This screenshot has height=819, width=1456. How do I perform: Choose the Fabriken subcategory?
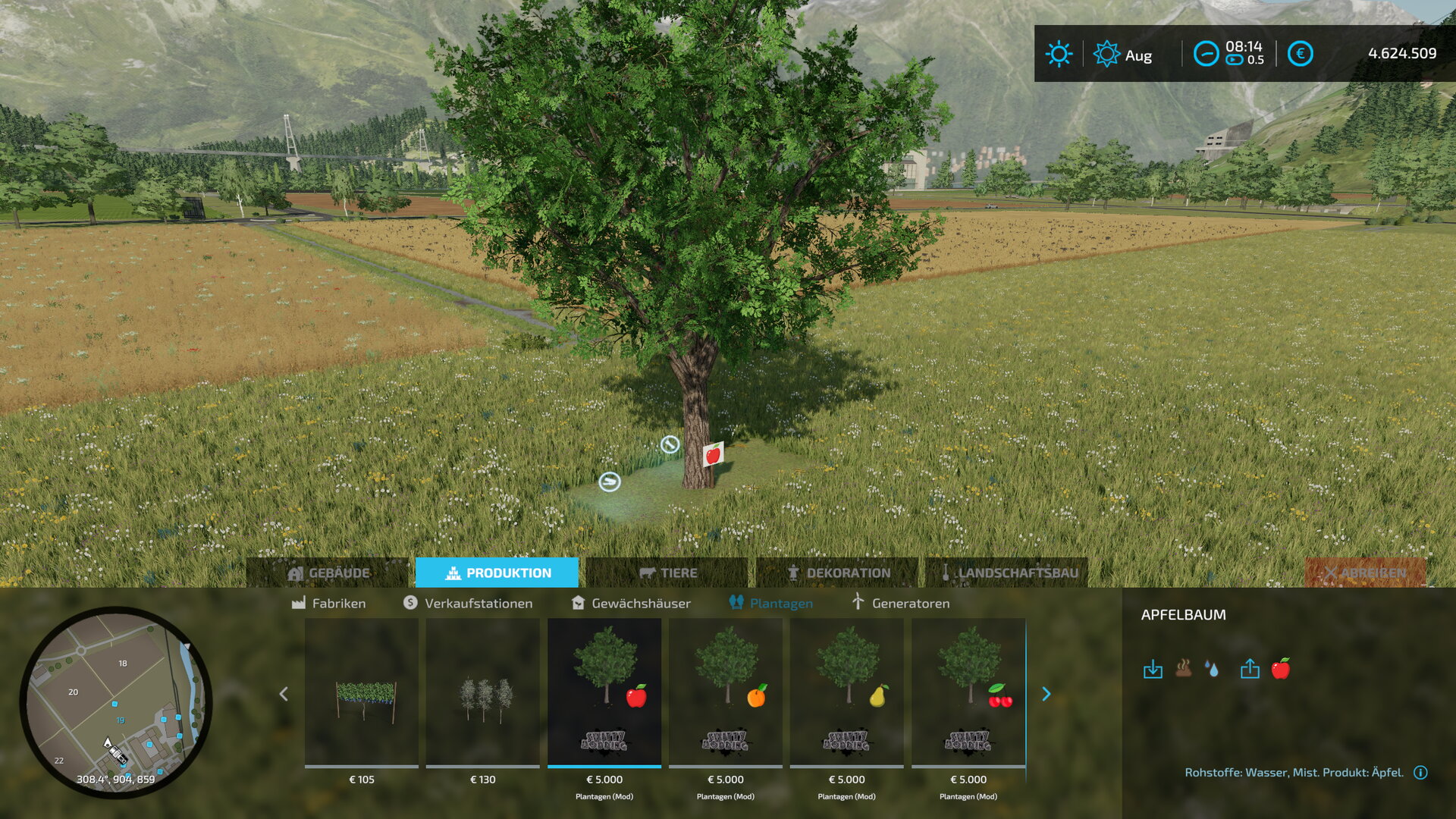(328, 603)
